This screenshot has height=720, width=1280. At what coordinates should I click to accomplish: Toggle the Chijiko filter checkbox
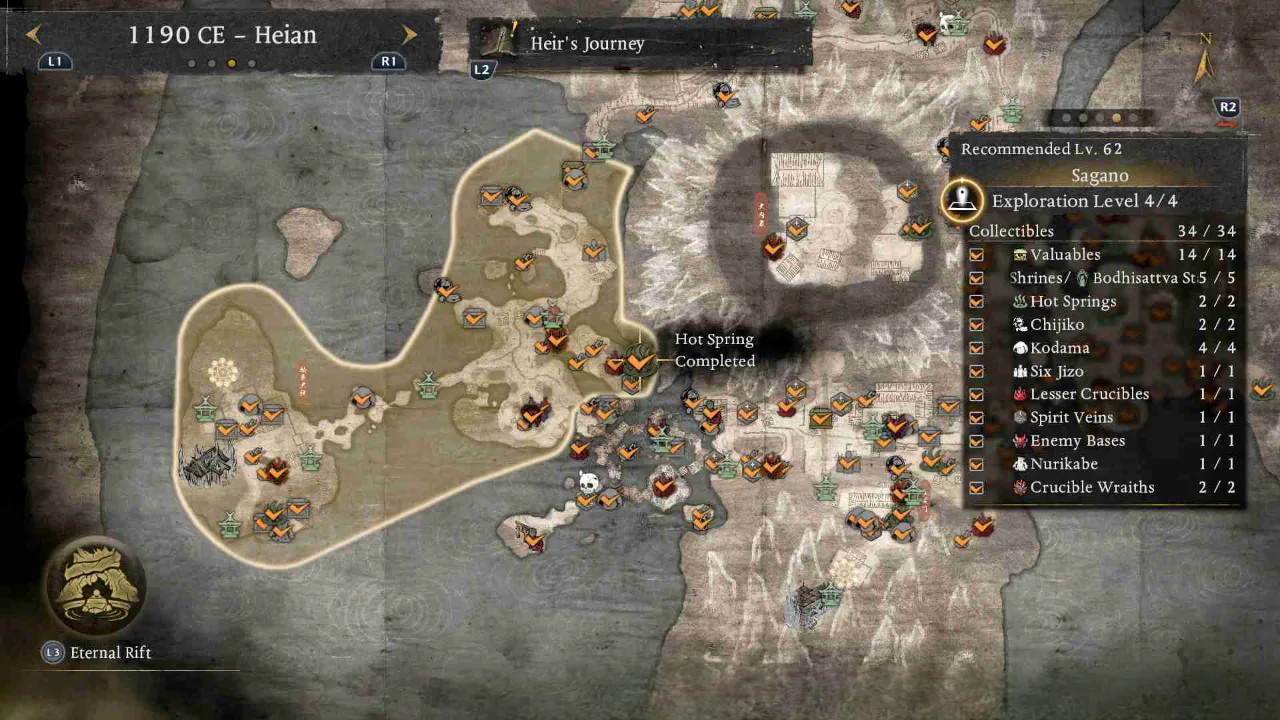[976, 325]
